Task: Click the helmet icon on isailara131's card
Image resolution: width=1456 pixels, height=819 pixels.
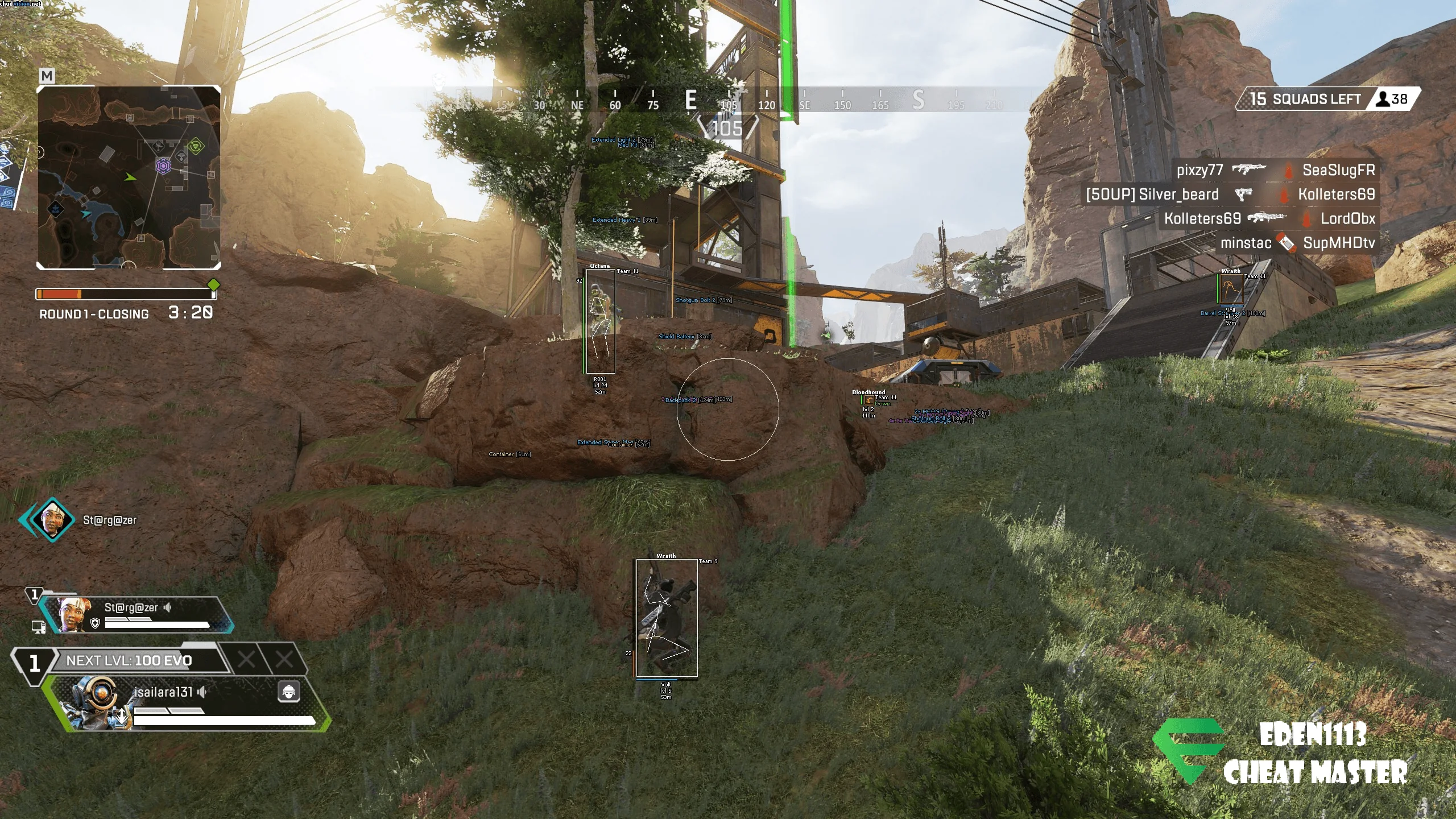Action: (288, 692)
